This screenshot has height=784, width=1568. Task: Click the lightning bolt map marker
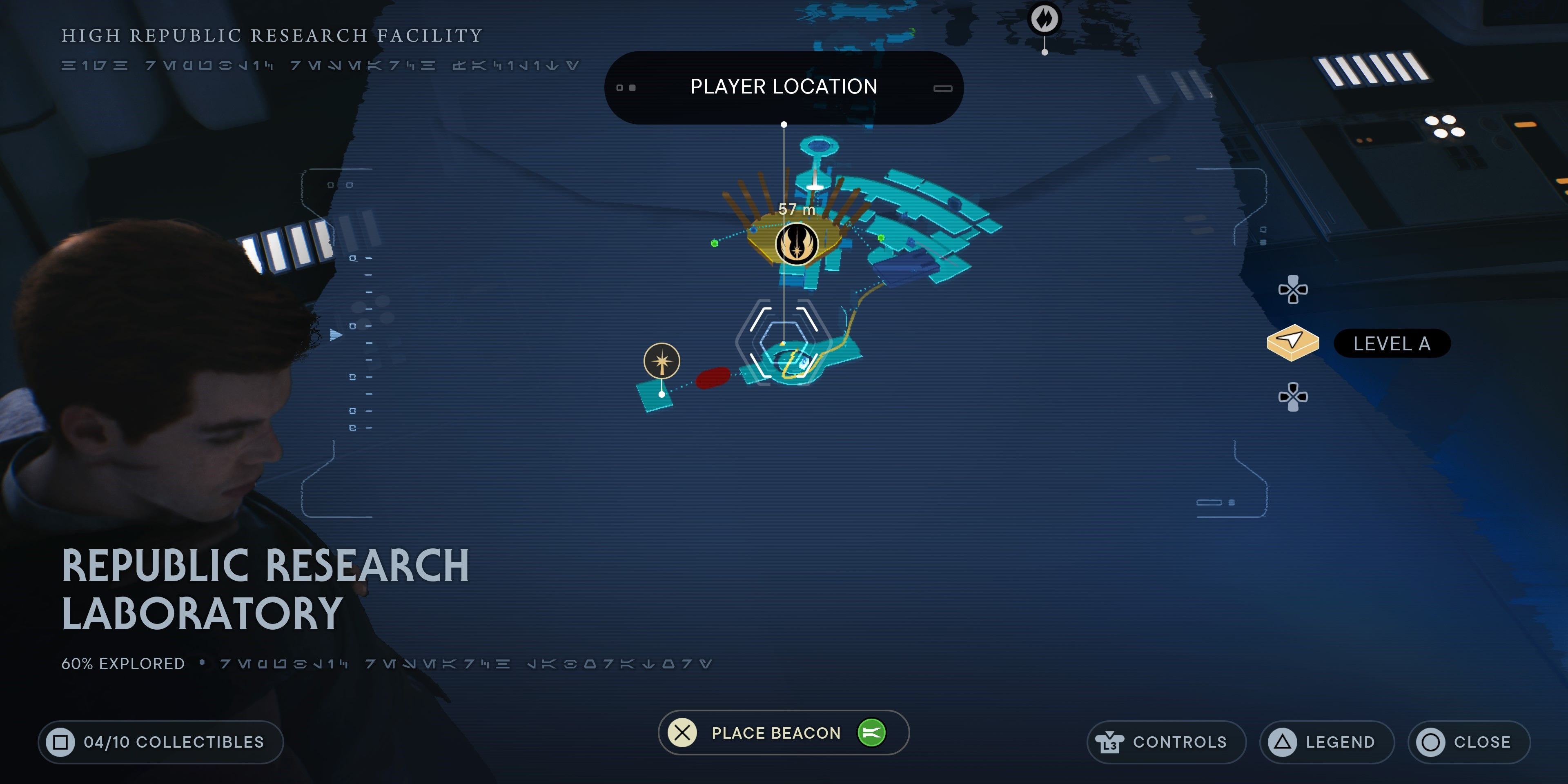pos(1045,18)
